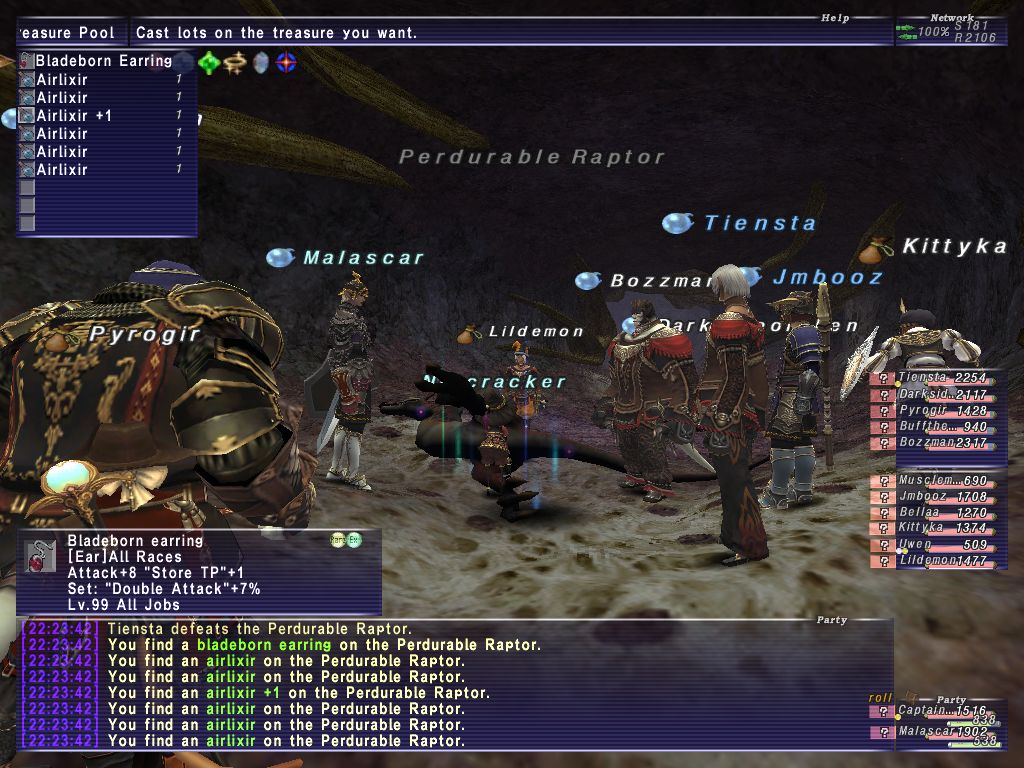Choose the Airlixir +1 treasure entry

[x=74, y=116]
